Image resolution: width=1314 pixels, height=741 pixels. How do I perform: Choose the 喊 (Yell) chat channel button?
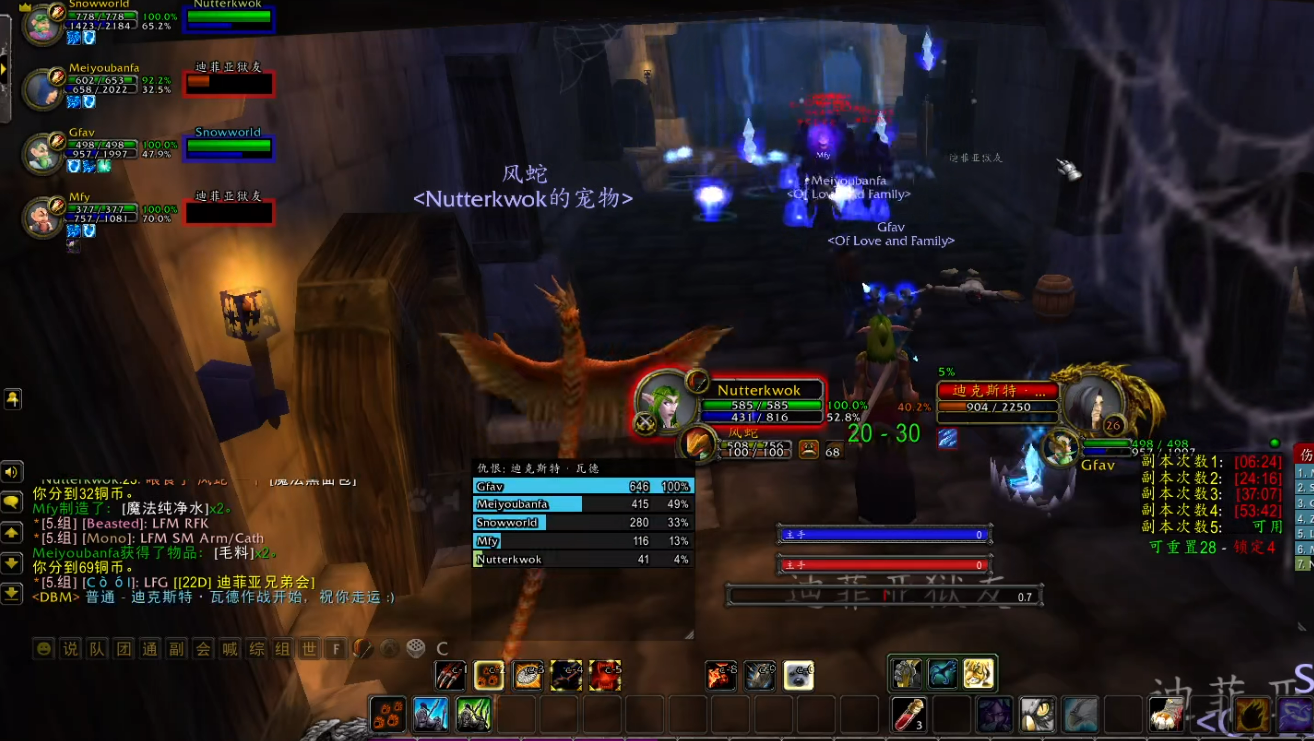[x=230, y=649]
